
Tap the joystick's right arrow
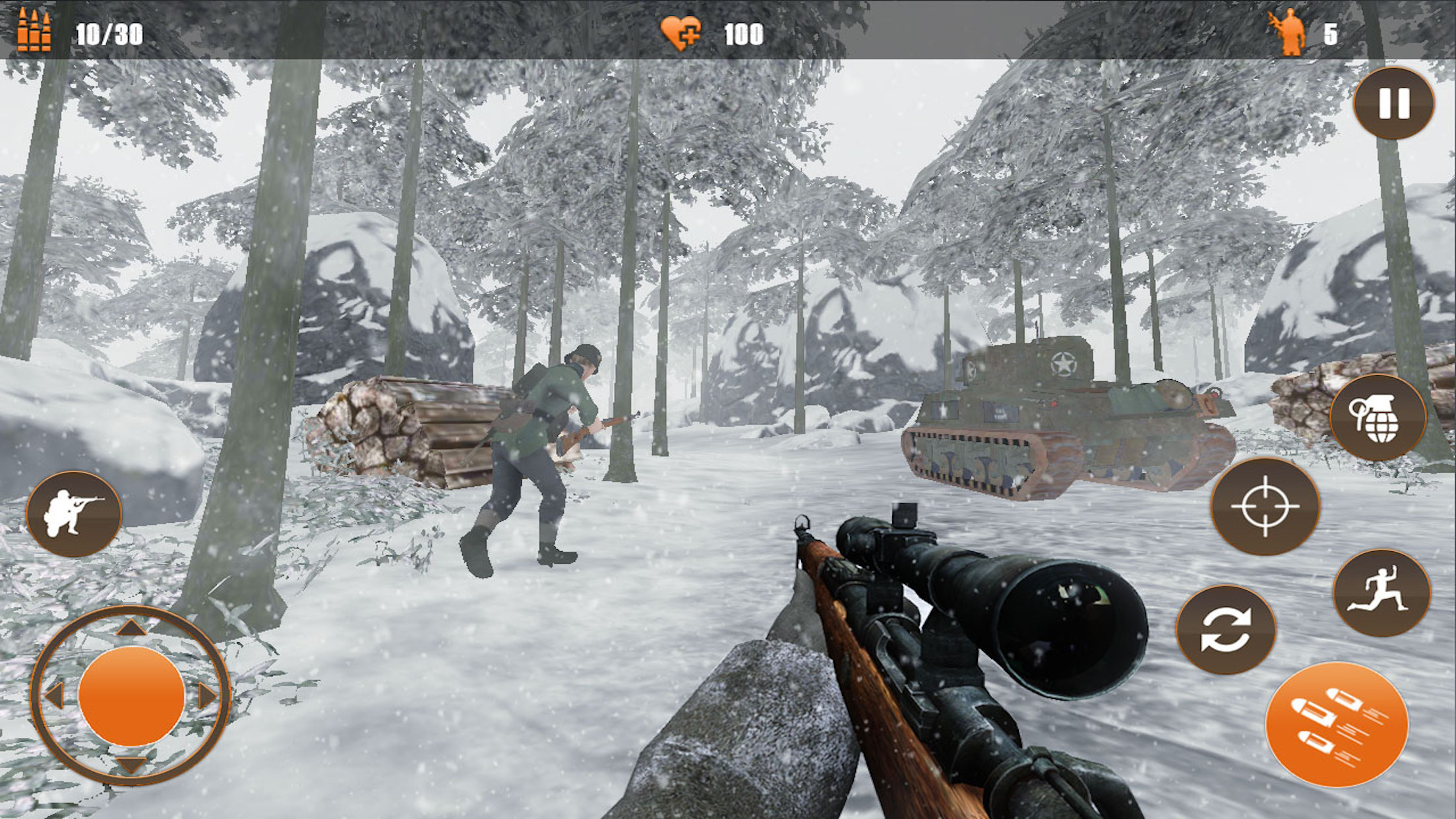tap(207, 696)
